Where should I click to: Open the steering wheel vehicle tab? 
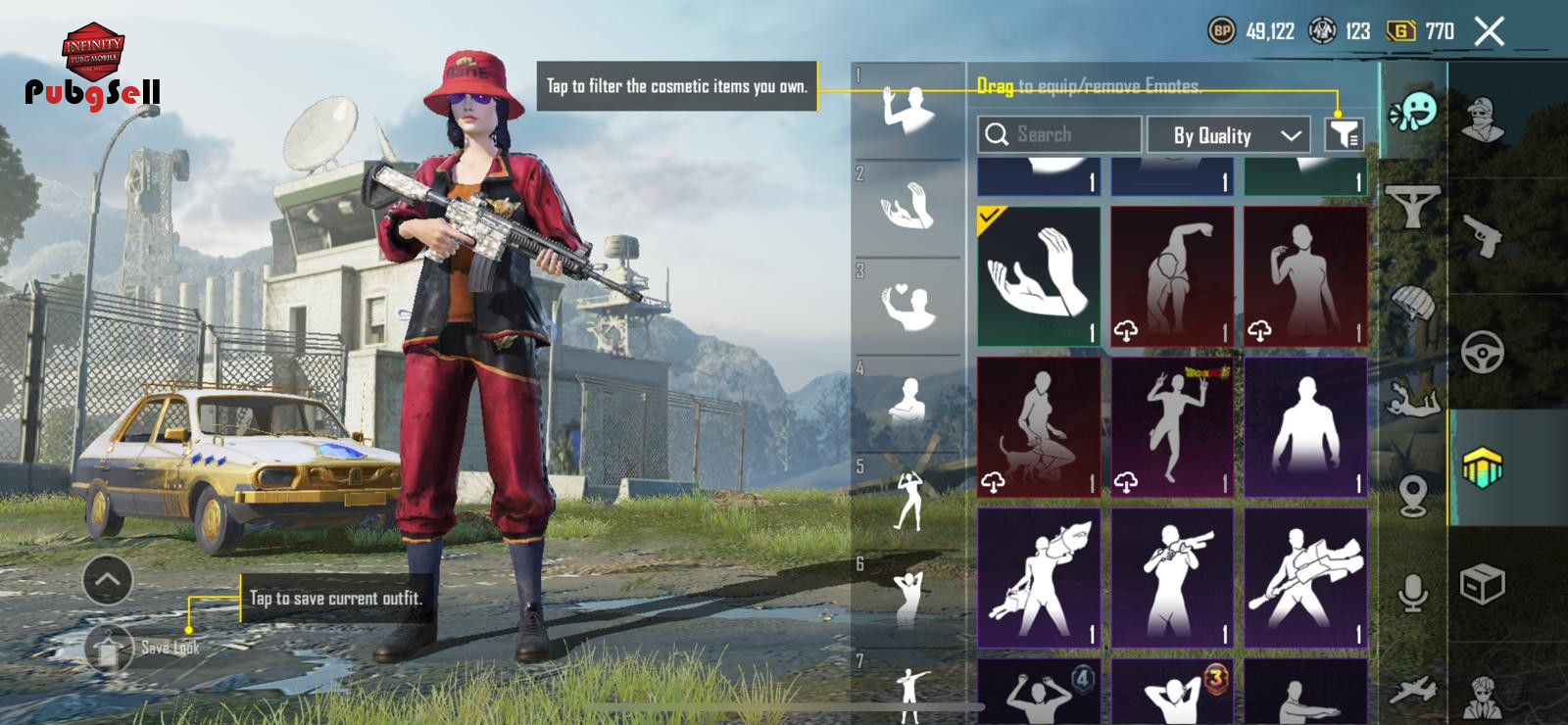1482,352
